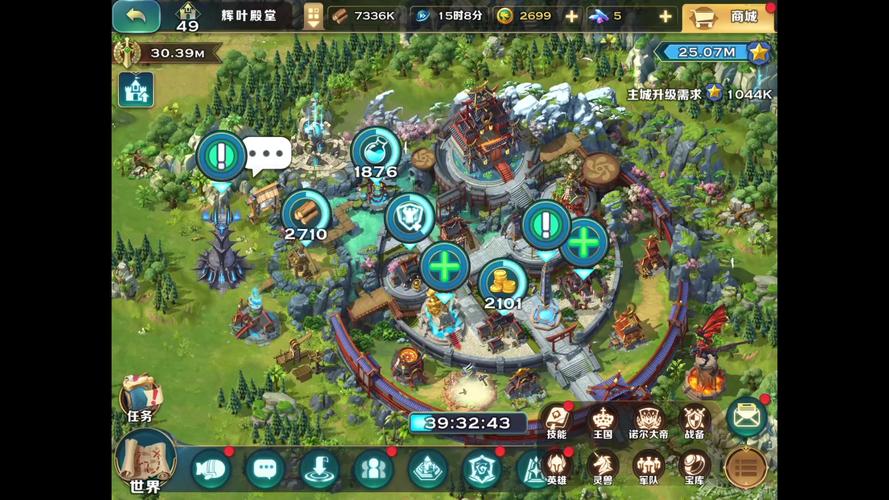
Task: Open the 灵兽 spirit beast menu
Action: click(x=602, y=467)
